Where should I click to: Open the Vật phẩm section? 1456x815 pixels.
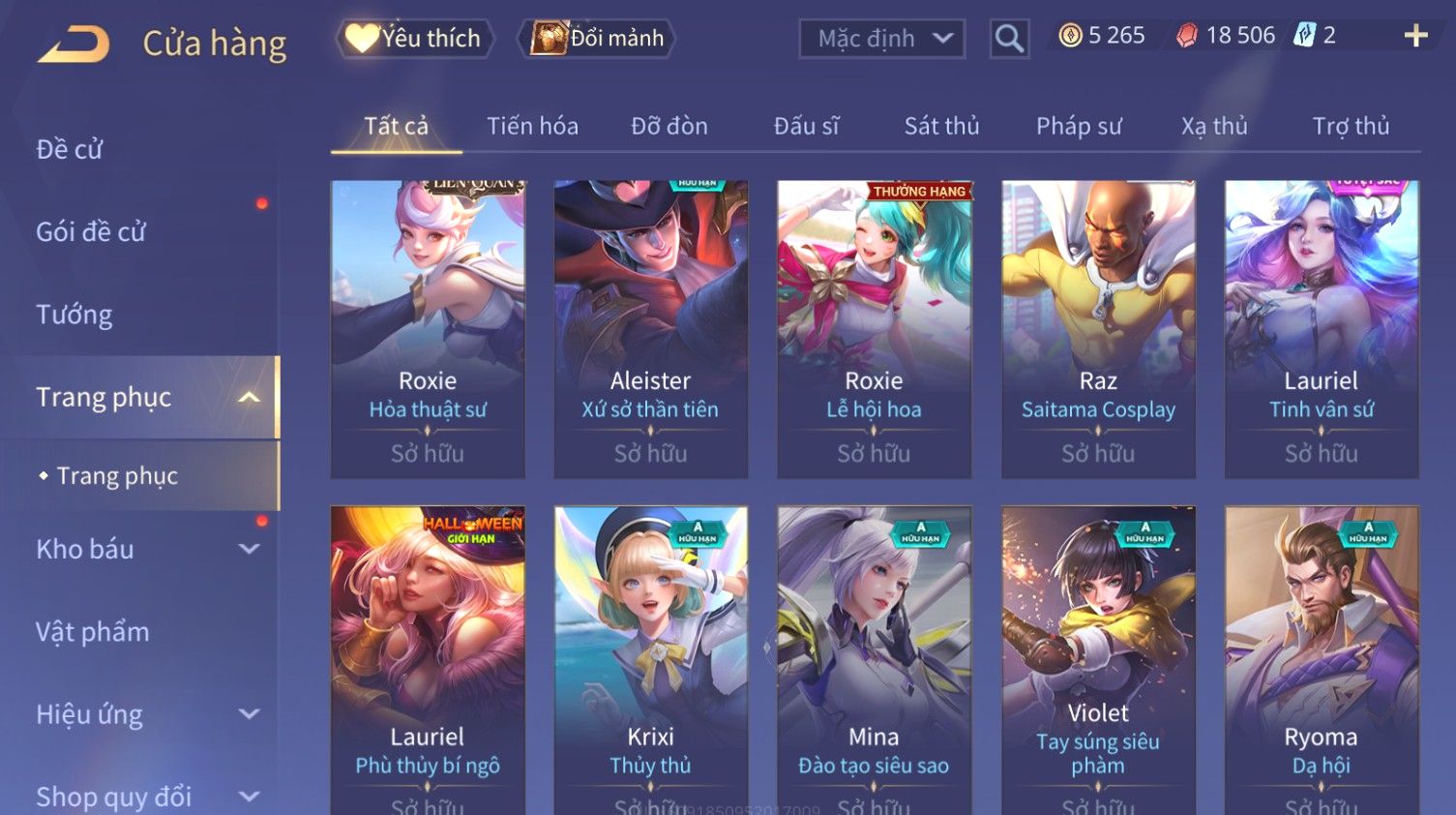click(x=93, y=632)
